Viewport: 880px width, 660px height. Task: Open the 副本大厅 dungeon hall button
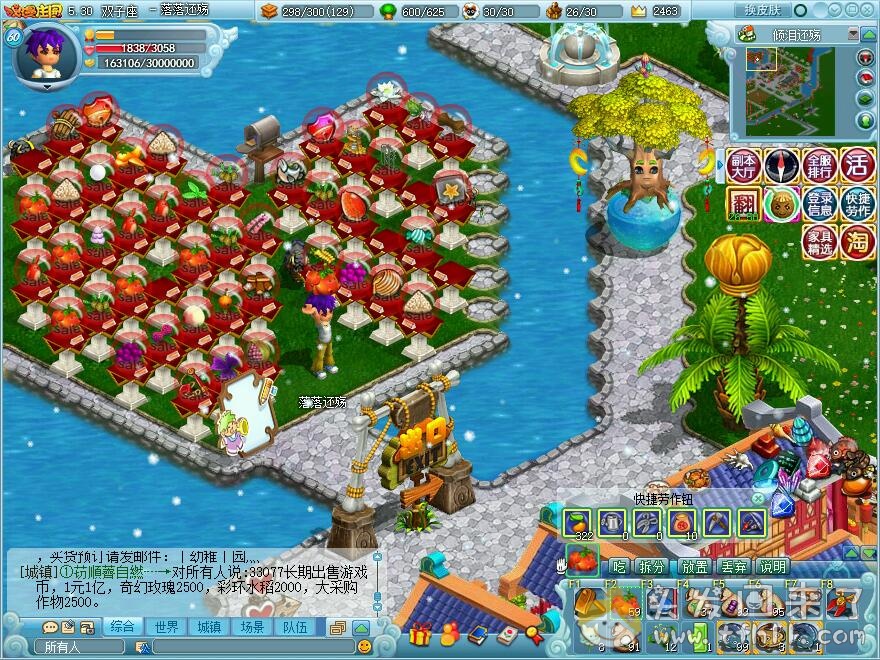coord(743,165)
